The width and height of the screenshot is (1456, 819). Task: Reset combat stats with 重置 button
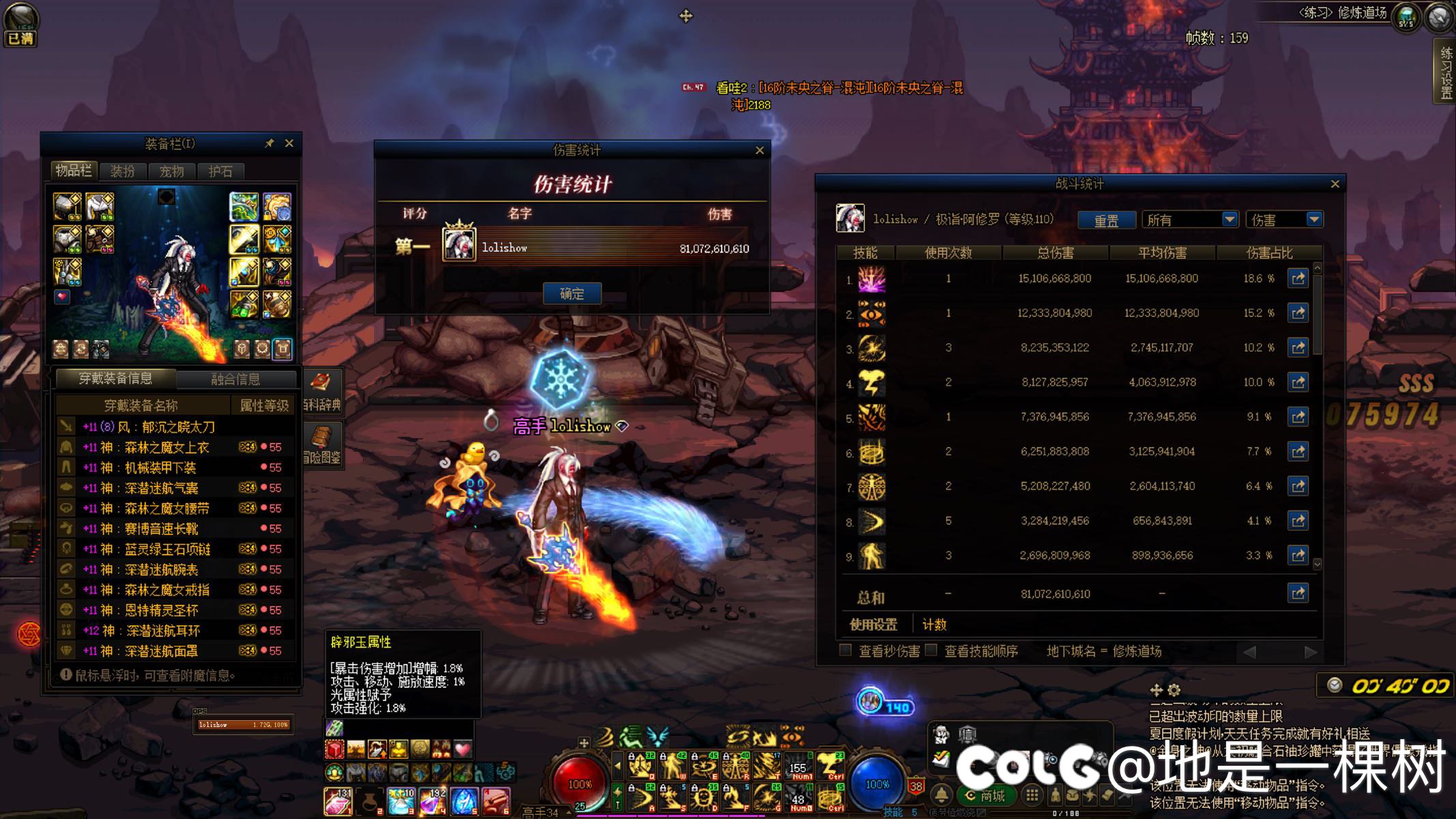click(1106, 220)
